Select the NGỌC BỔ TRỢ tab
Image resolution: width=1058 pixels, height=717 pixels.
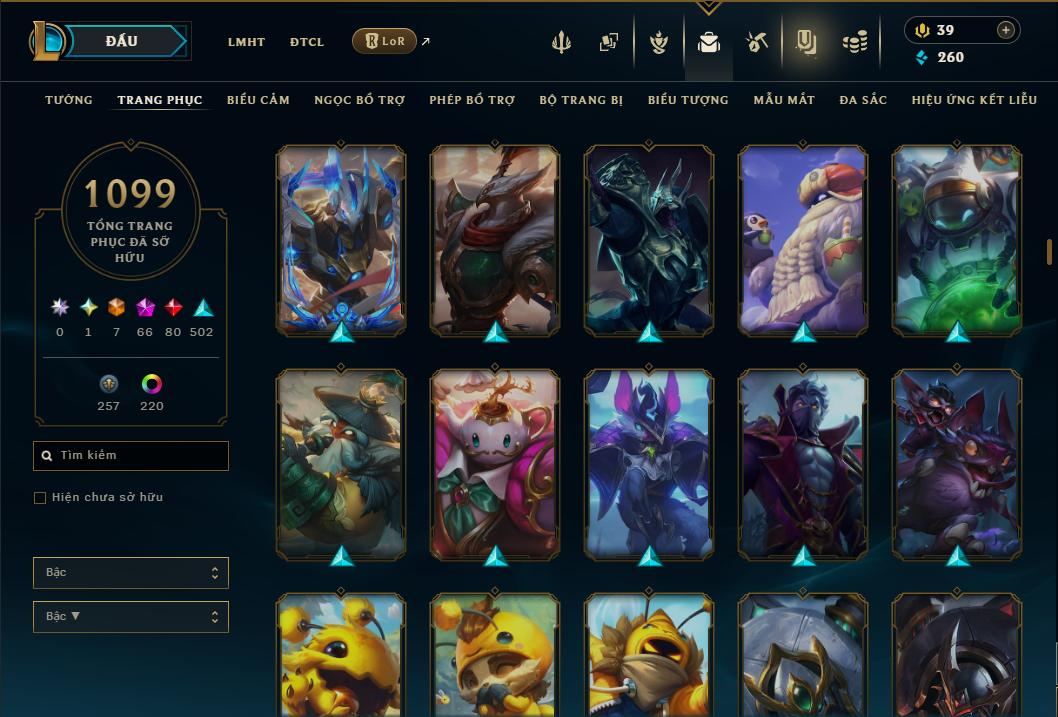(359, 100)
